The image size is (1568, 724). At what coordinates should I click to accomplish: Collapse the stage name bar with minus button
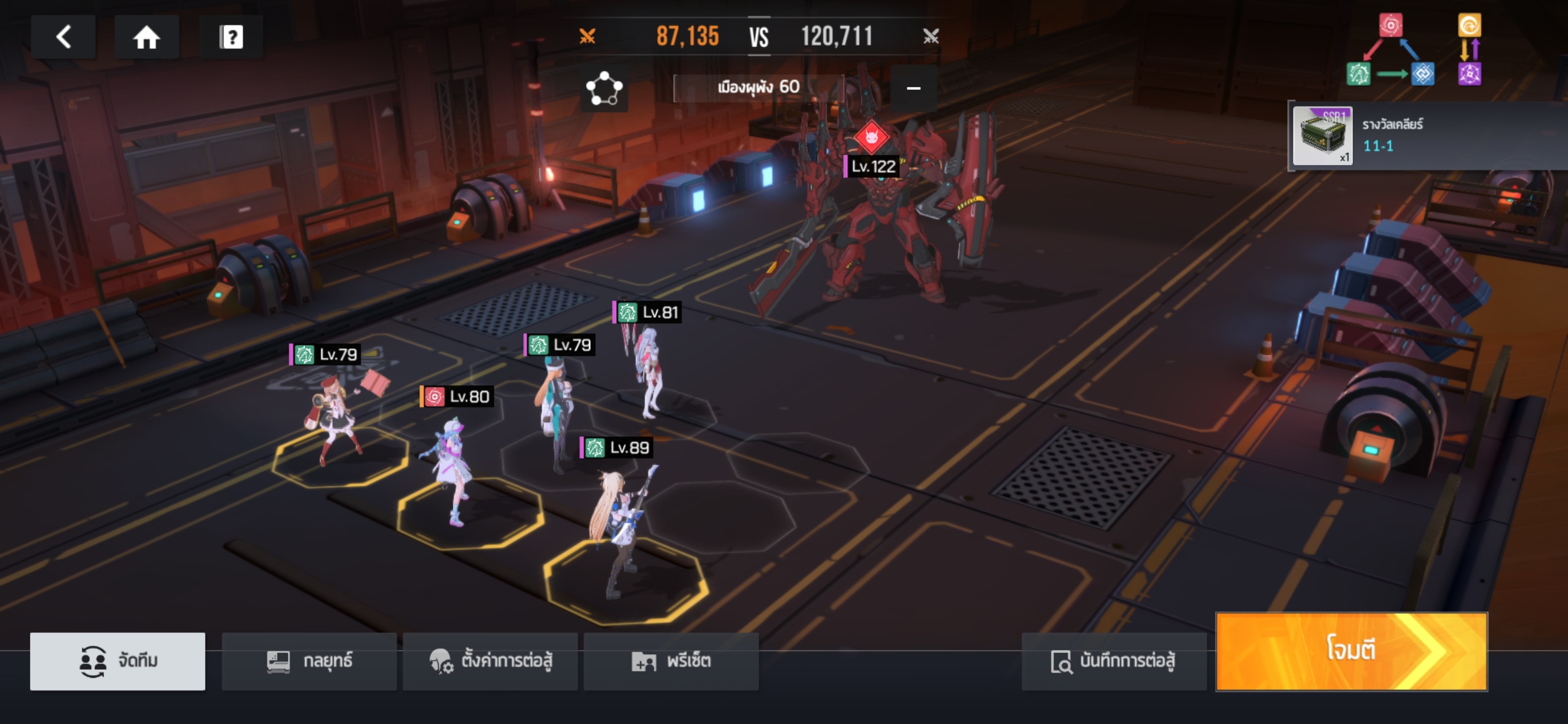(913, 88)
